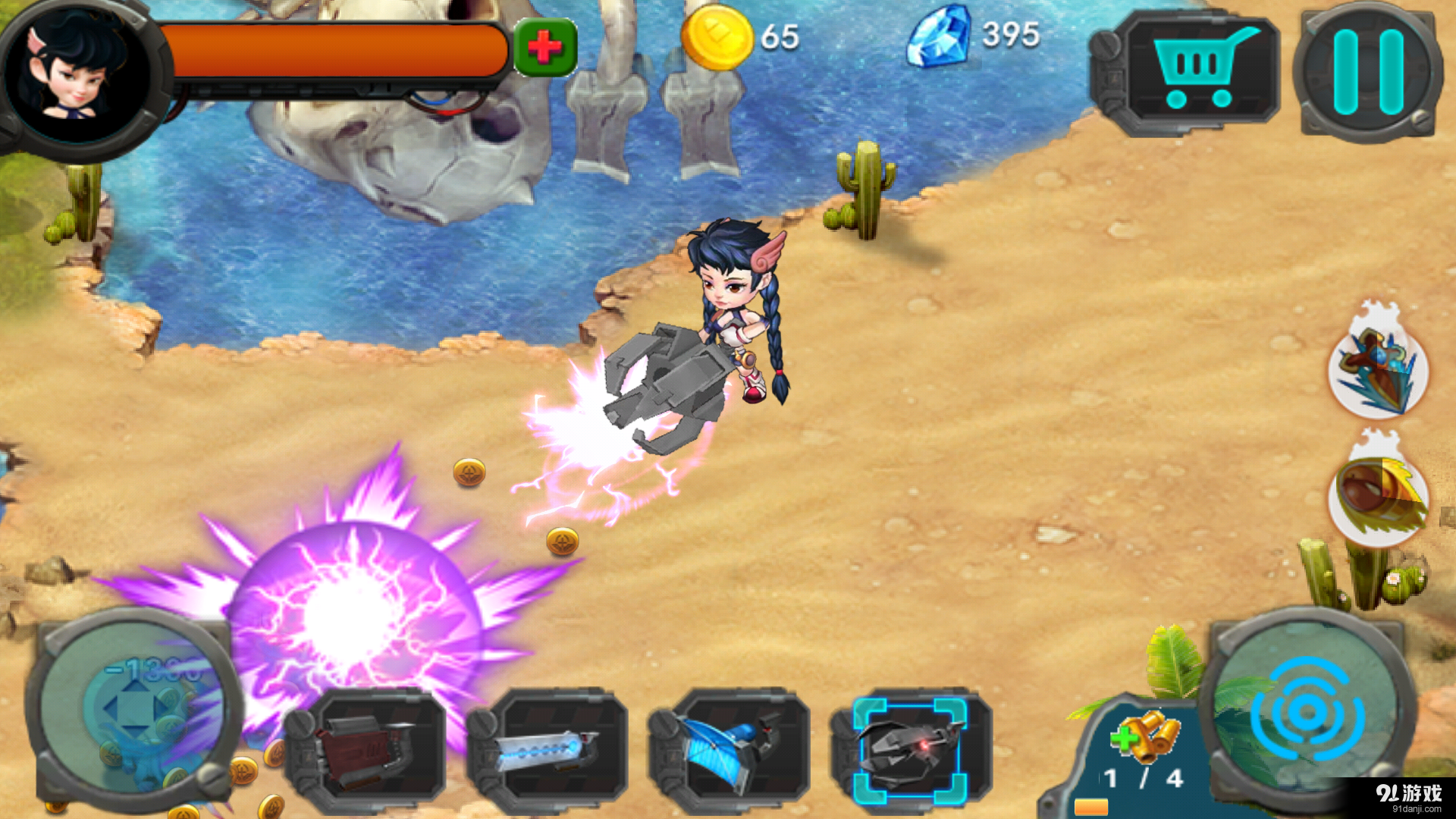Pause the game
This screenshot has height=819, width=1456.
pyautogui.click(x=1369, y=72)
